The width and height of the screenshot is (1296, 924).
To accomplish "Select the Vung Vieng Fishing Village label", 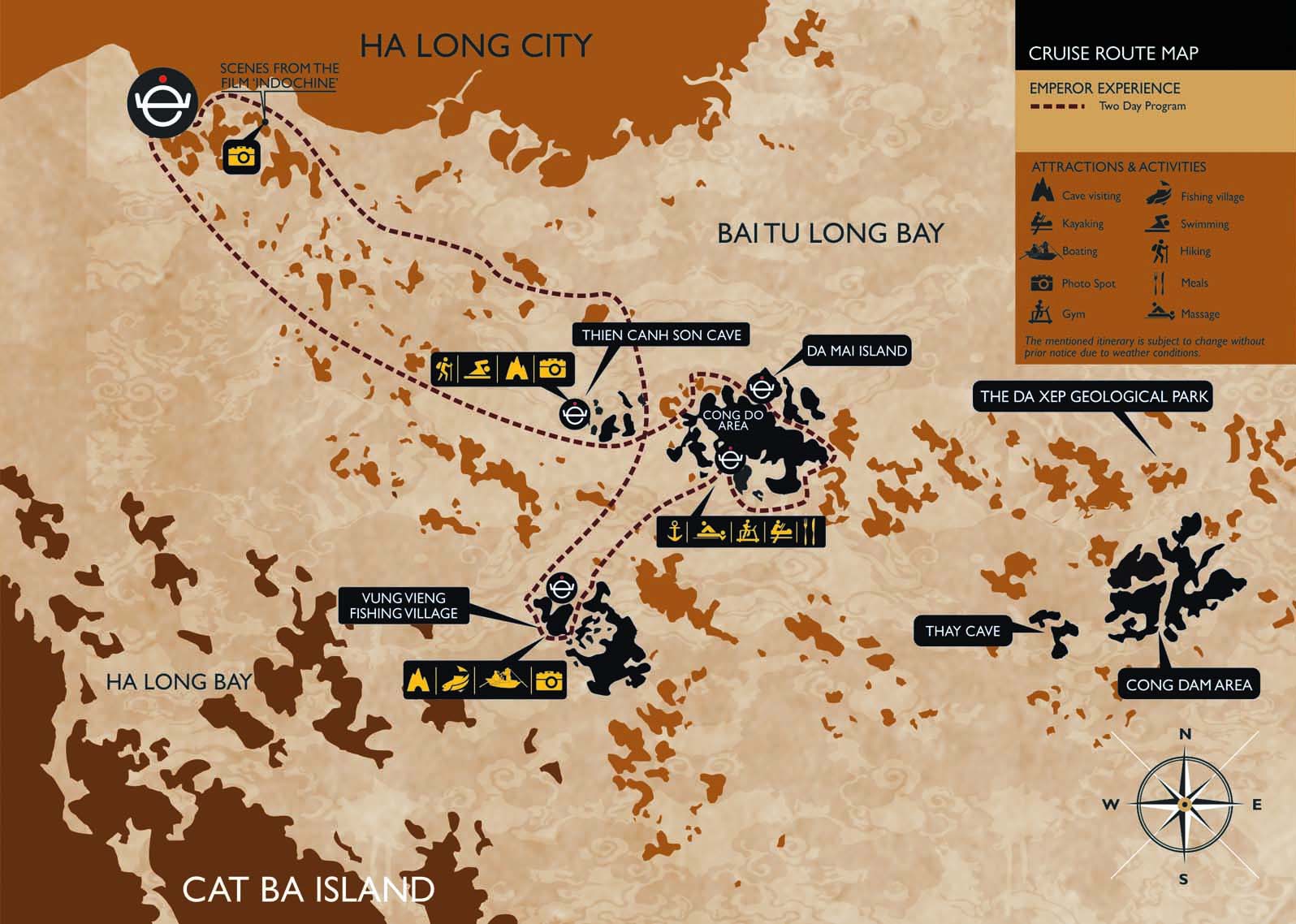I will point(404,606).
